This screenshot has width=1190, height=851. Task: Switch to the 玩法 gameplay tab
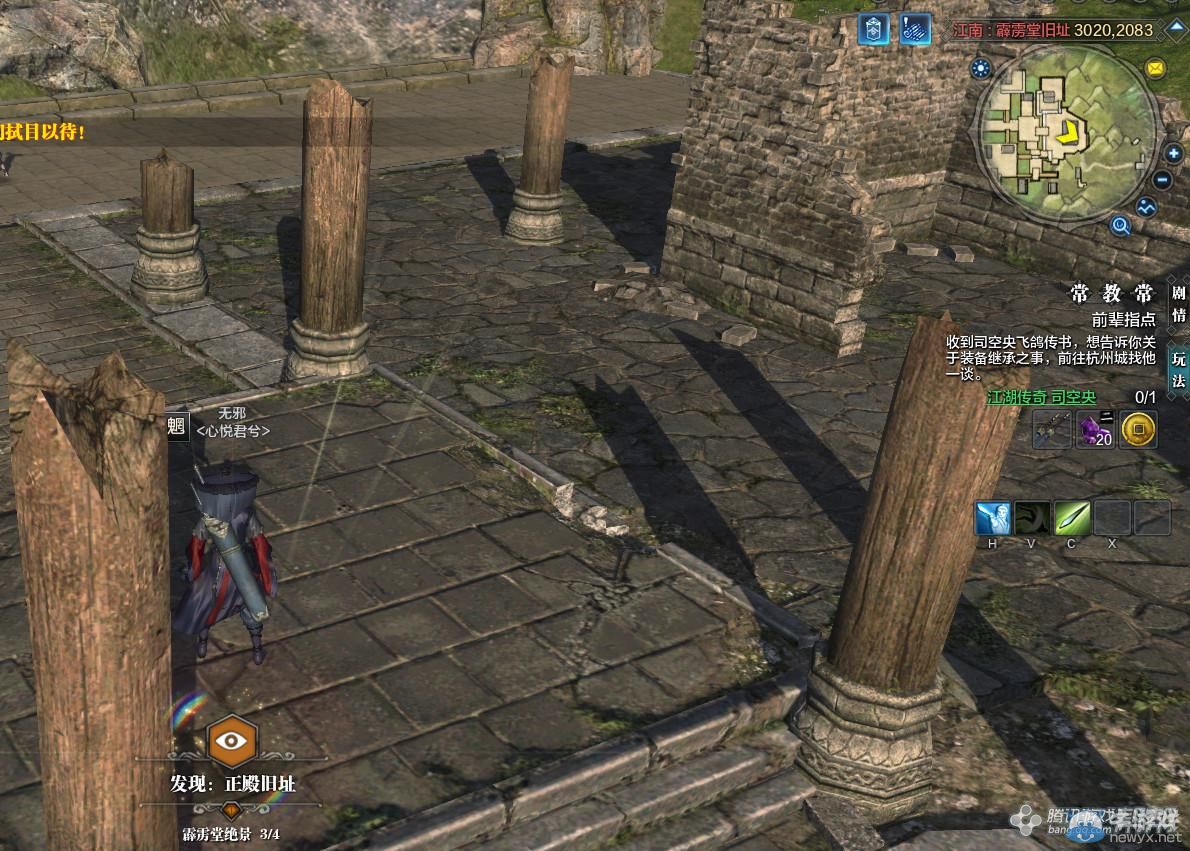[1178, 368]
